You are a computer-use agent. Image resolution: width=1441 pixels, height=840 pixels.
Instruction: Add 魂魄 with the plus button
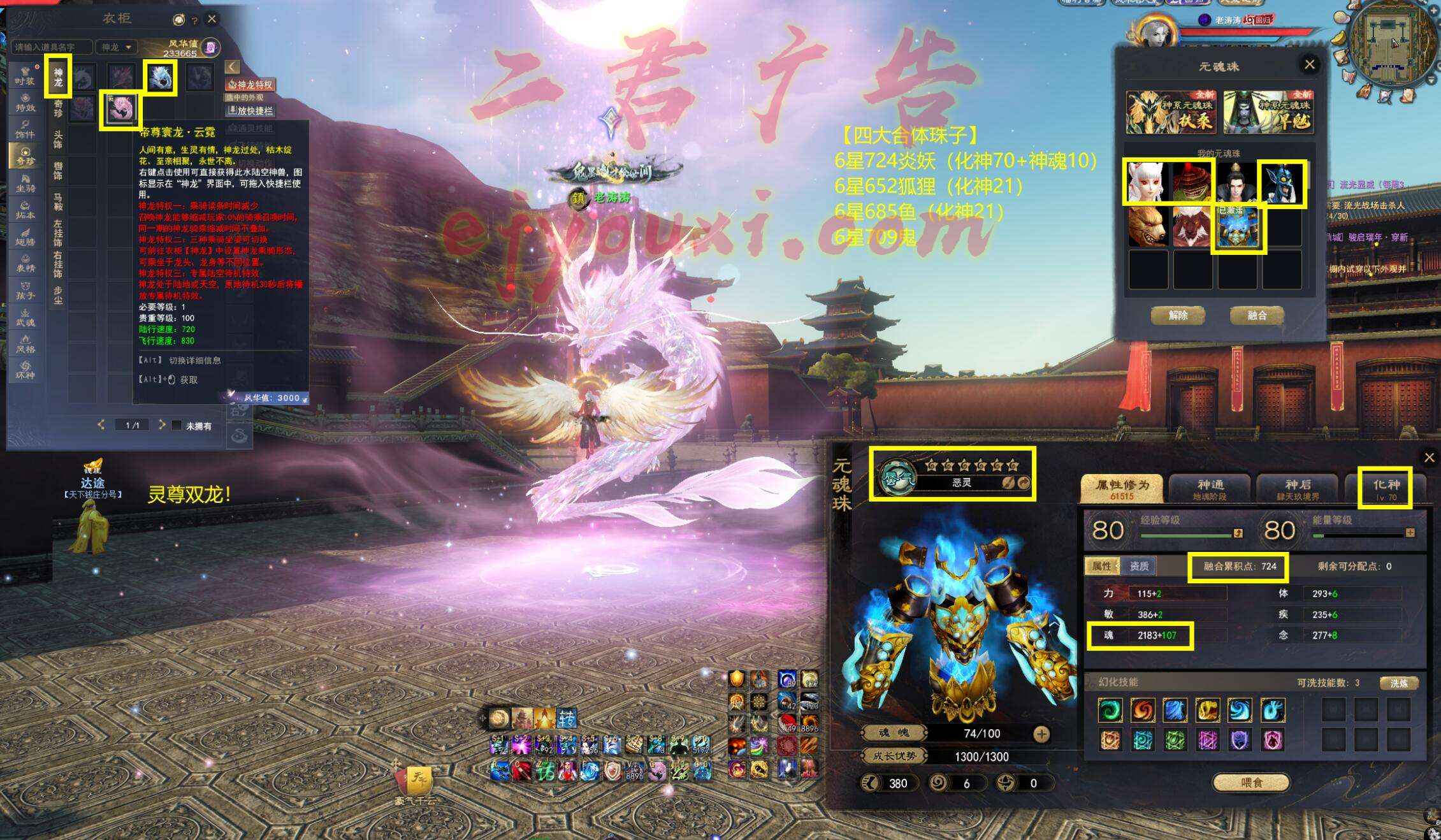[x=1041, y=734]
